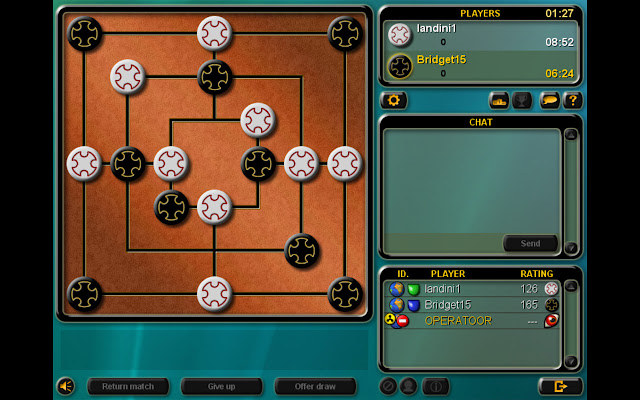This screenshot has width=640, height=400.
Task: Open the gear settings menu
Action: tap(393, 100)
